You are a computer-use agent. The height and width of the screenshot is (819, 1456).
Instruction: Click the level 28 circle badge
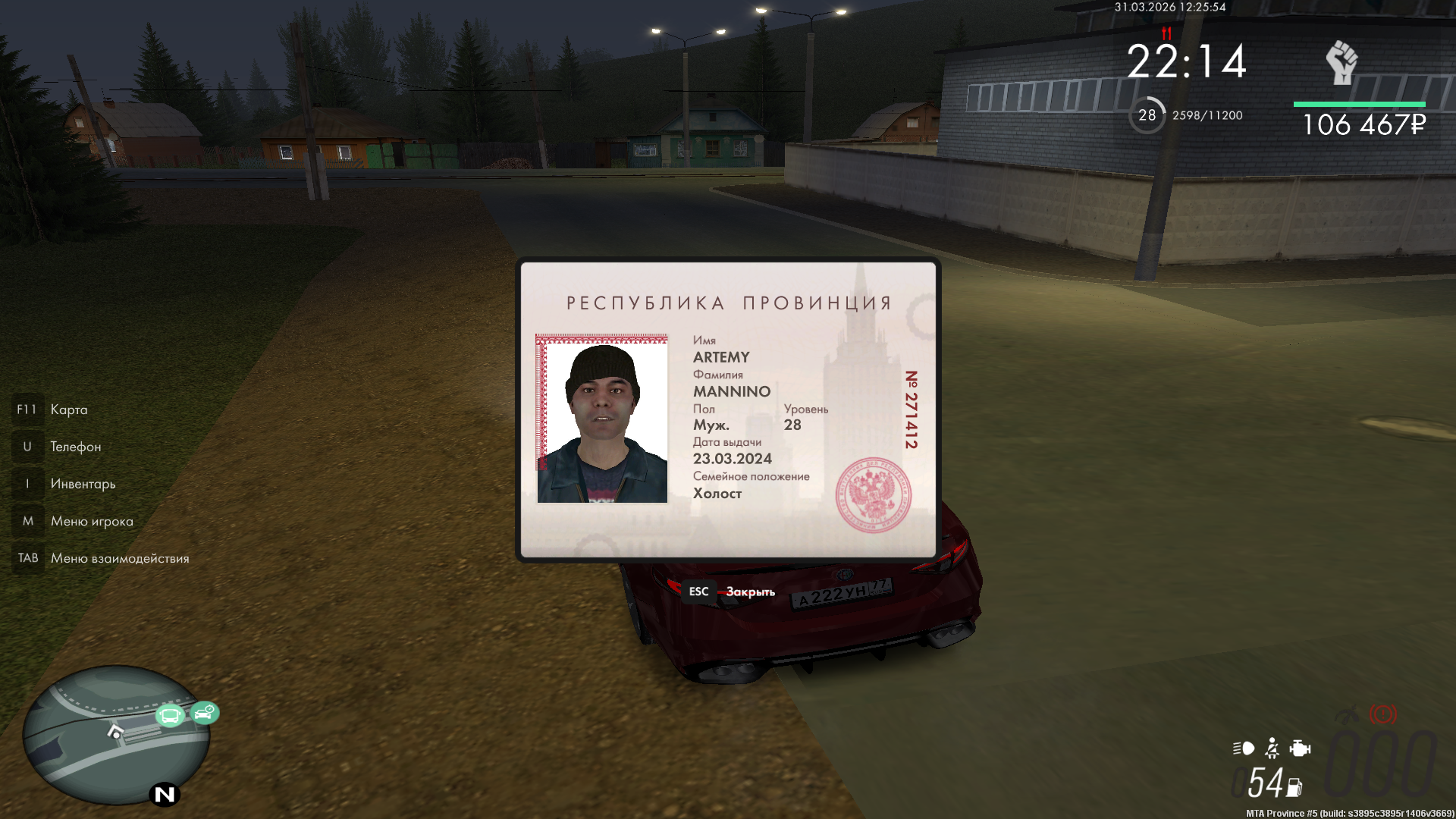click(x=1147, y=115)
